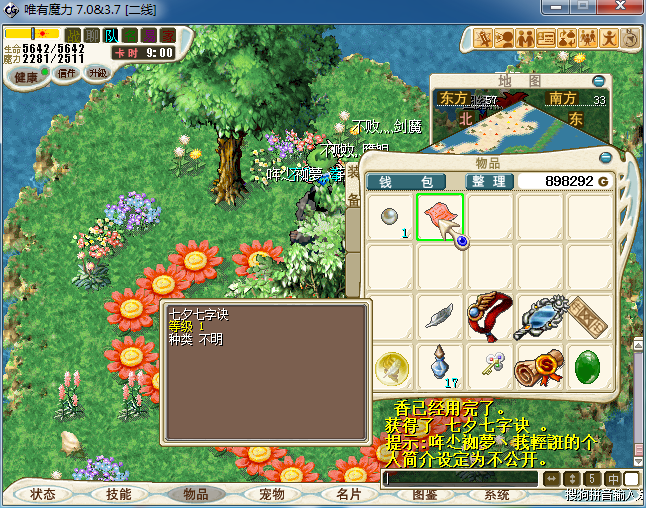Click the 整理 sort items button

491,181
